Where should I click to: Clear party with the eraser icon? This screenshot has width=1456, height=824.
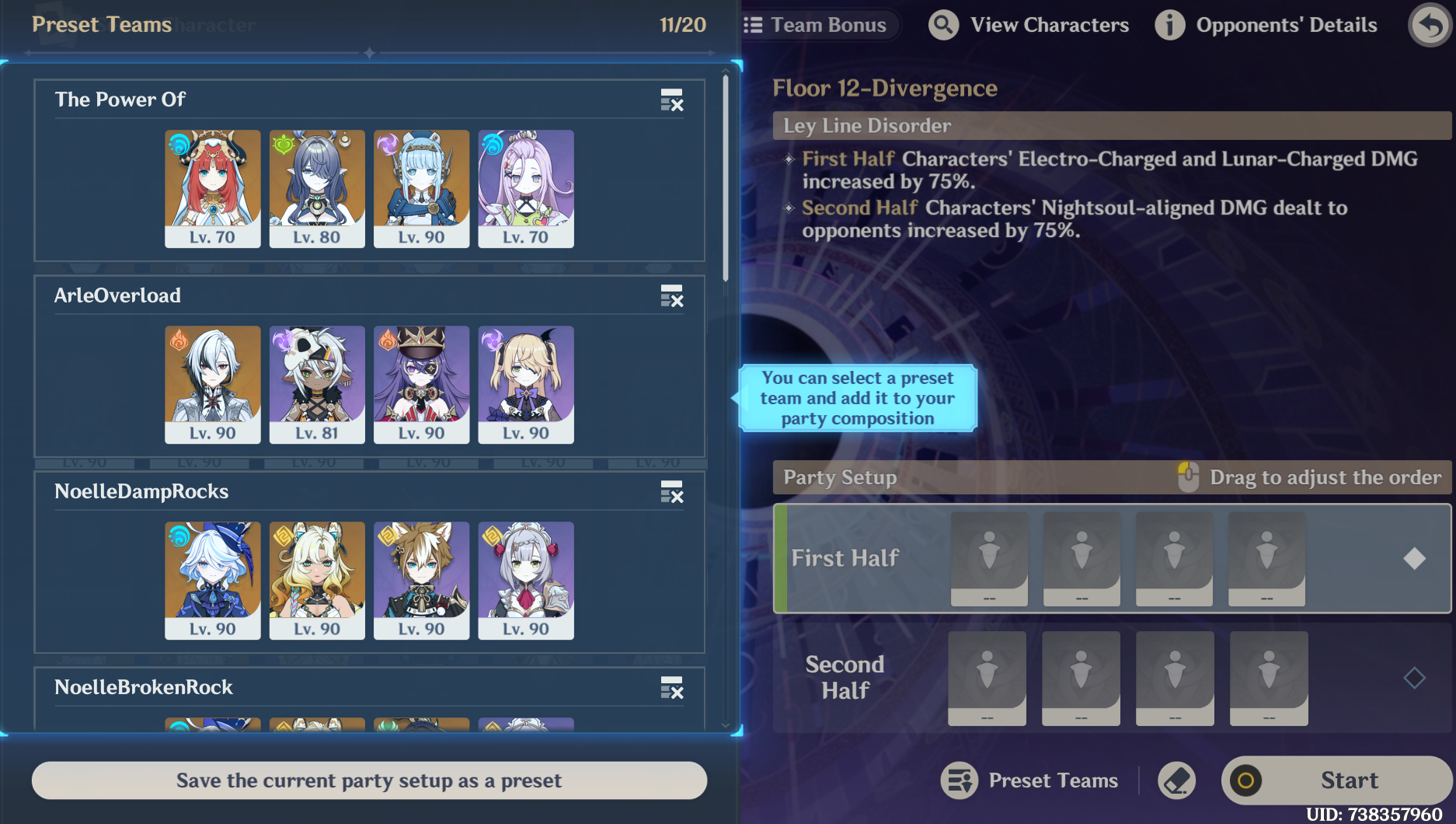pos(1176,780)
